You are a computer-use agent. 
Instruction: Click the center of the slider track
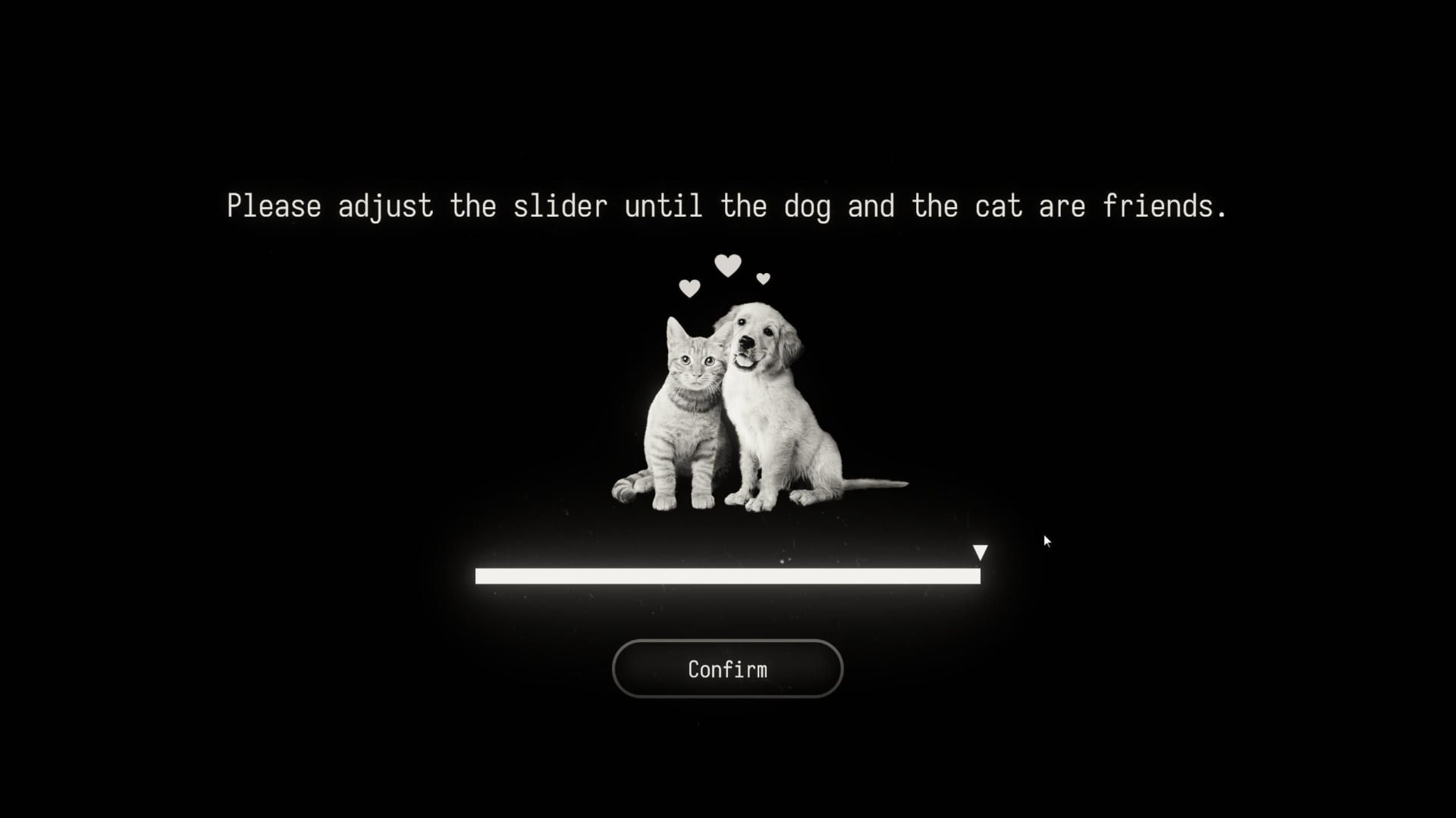pos(726,577)
